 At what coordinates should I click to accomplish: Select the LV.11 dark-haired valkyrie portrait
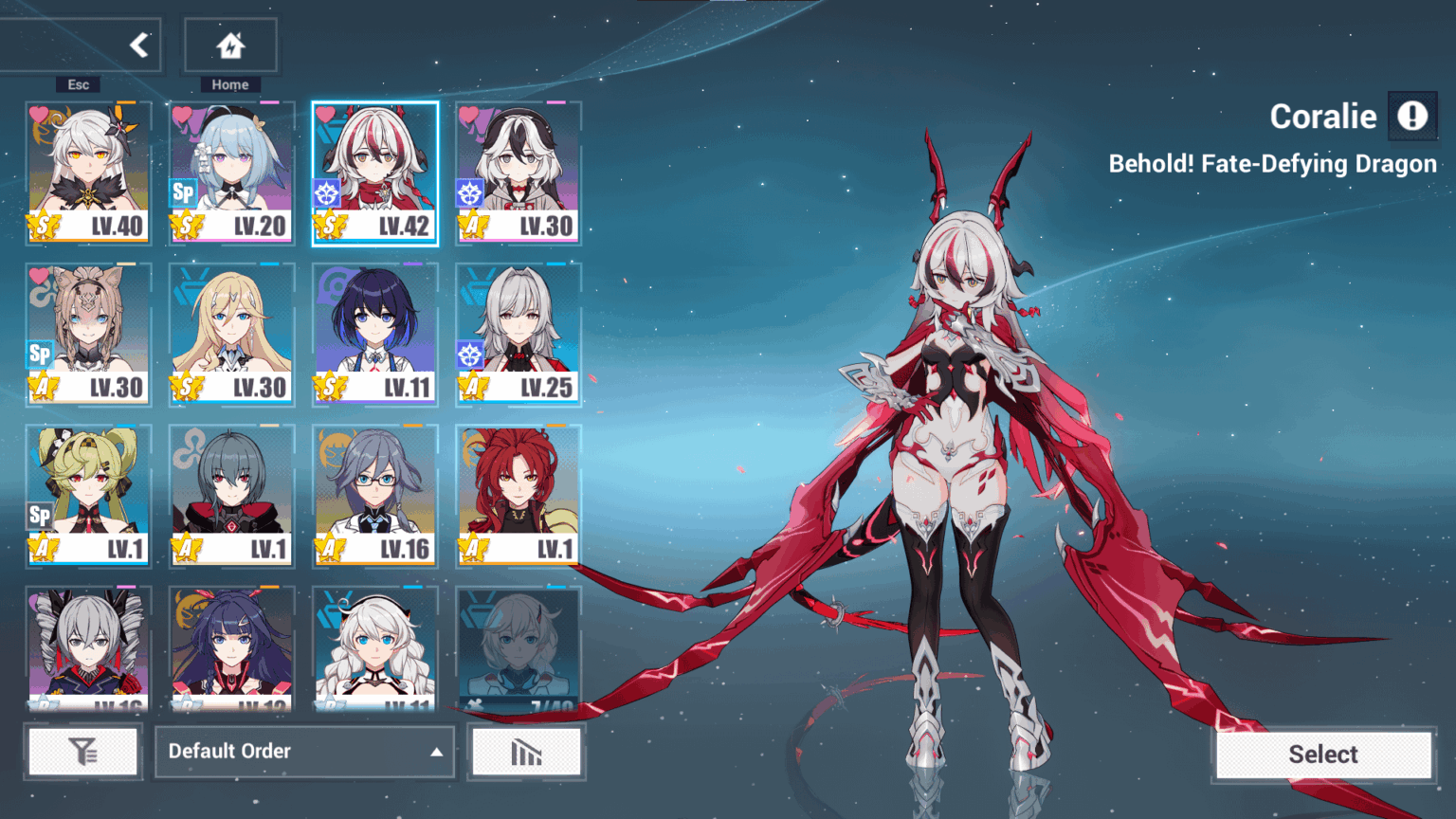pyautogui.click(x=374, y=322)
